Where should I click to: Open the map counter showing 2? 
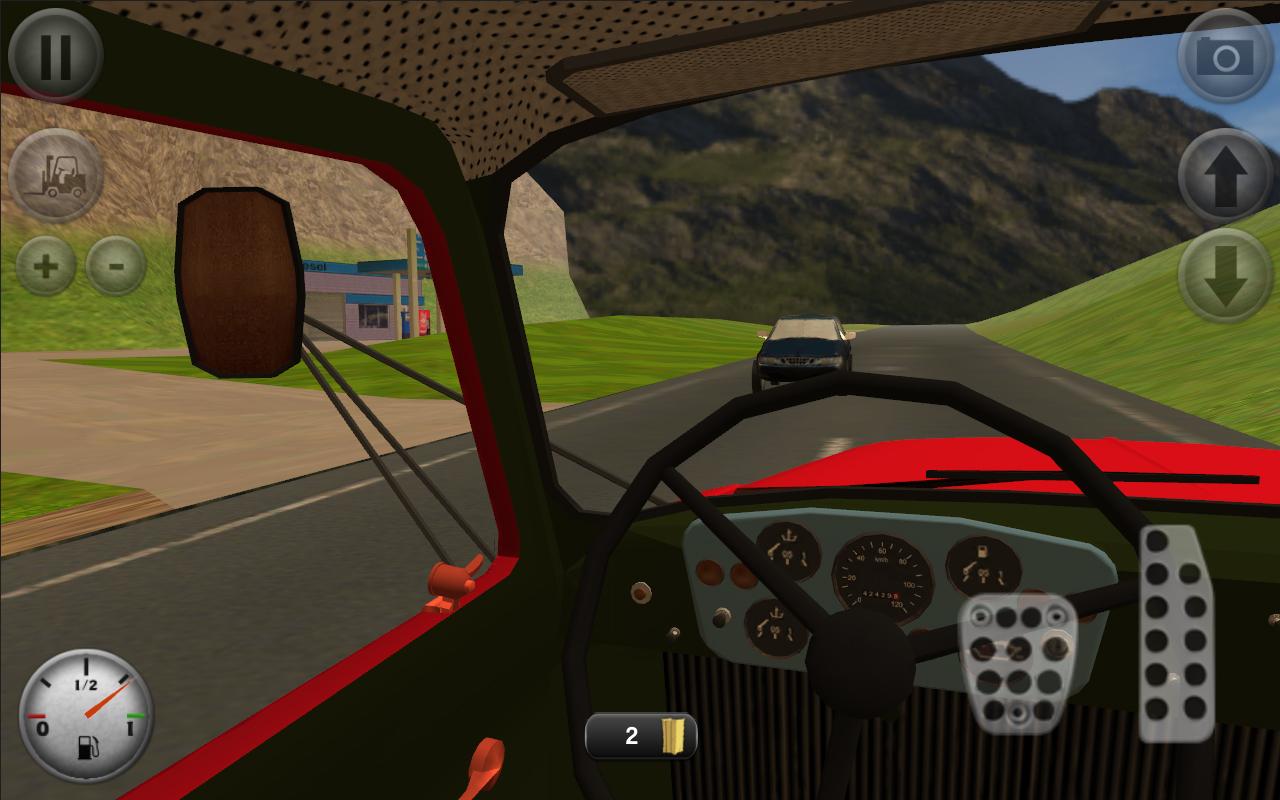(x=641, y=736)
